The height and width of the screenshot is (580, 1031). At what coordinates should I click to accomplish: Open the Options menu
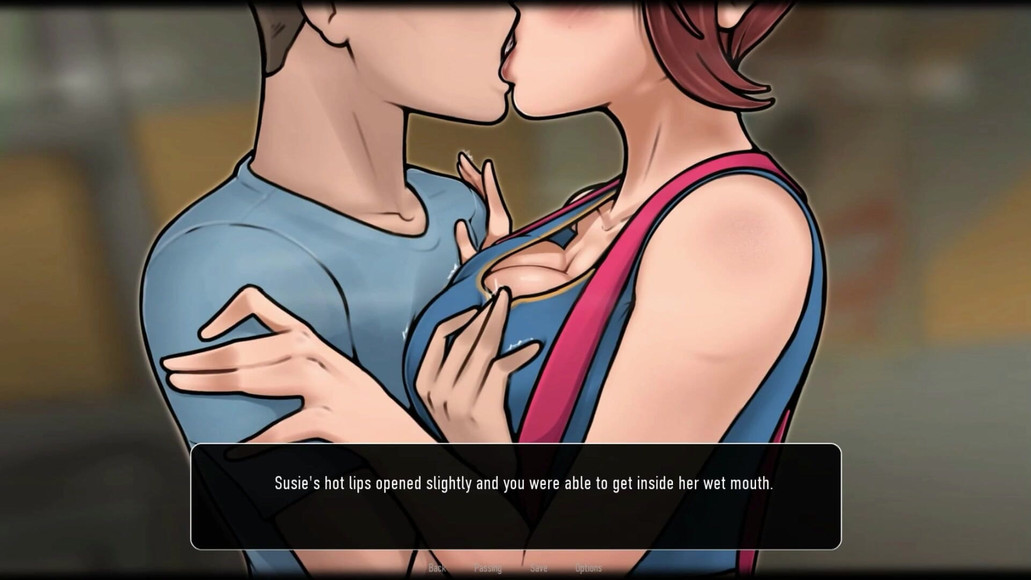click(x=588, y=568)
